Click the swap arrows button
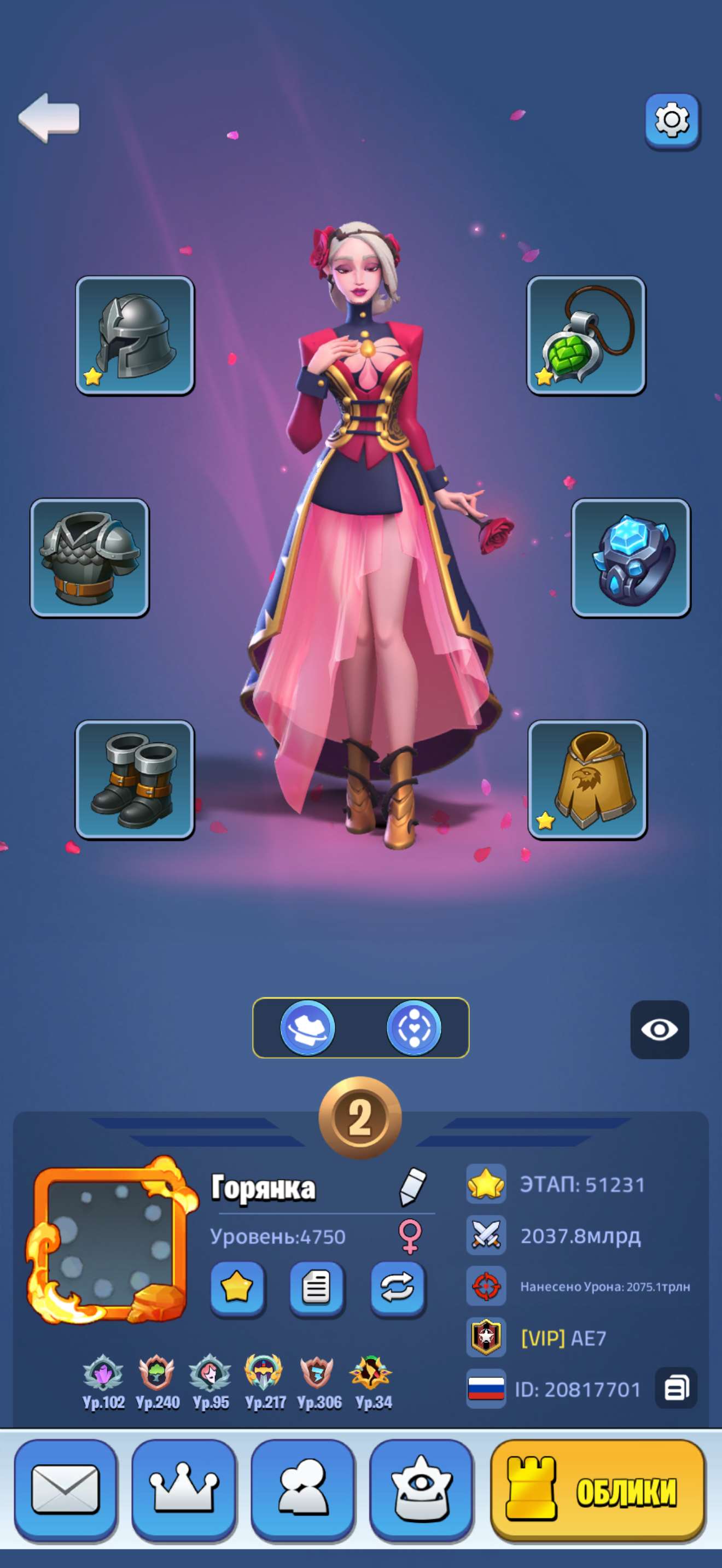This screenshot has height=1568, width=722. pyautogui.click(x=398, y=1288)
